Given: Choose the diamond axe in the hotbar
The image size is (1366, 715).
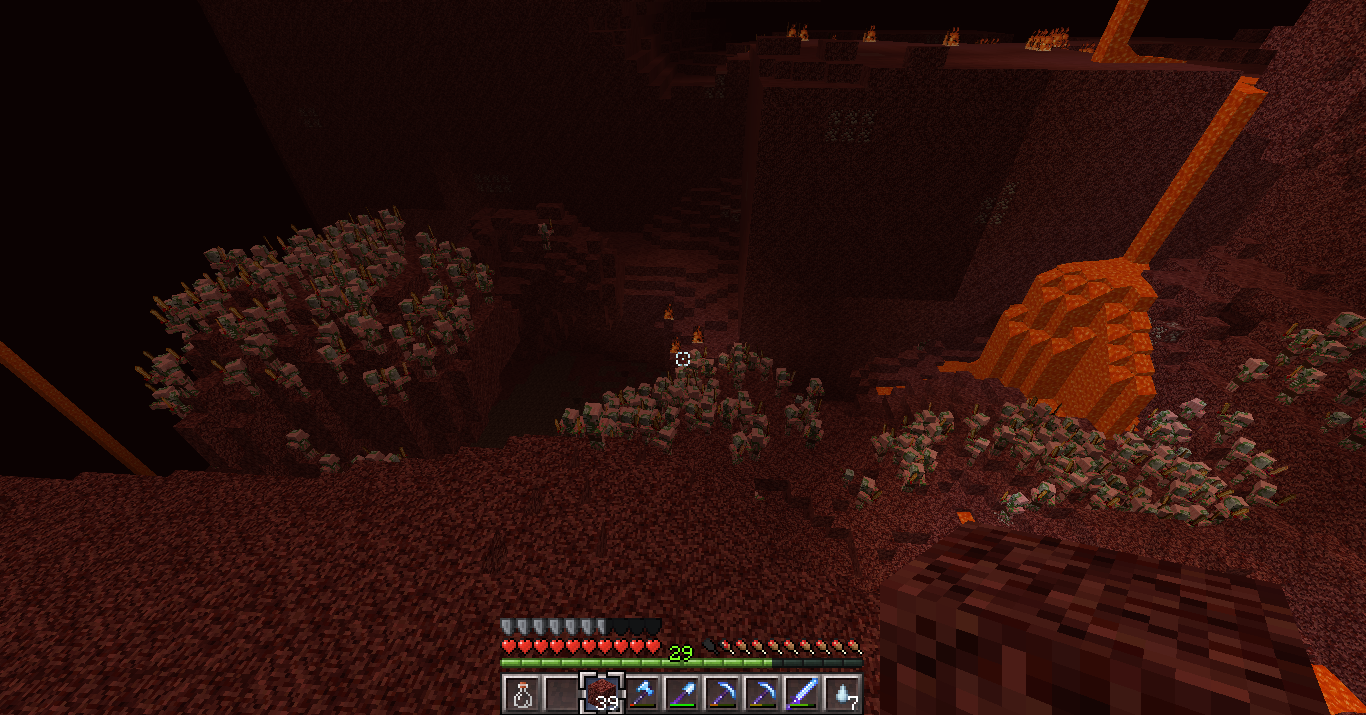Looking at the screenshot, I should (642, 692).
